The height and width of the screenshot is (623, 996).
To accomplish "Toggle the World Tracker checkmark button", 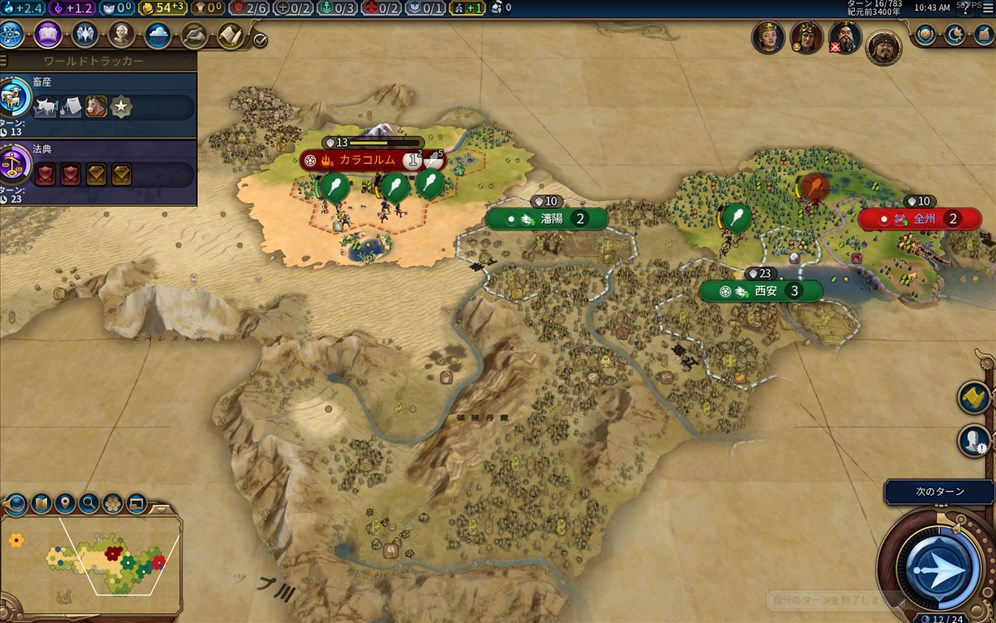I will pos(260,40).
